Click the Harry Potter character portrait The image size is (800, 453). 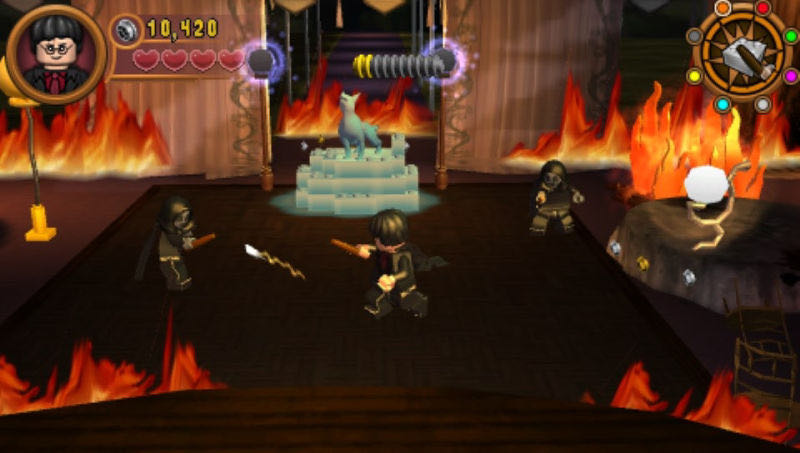55,55
